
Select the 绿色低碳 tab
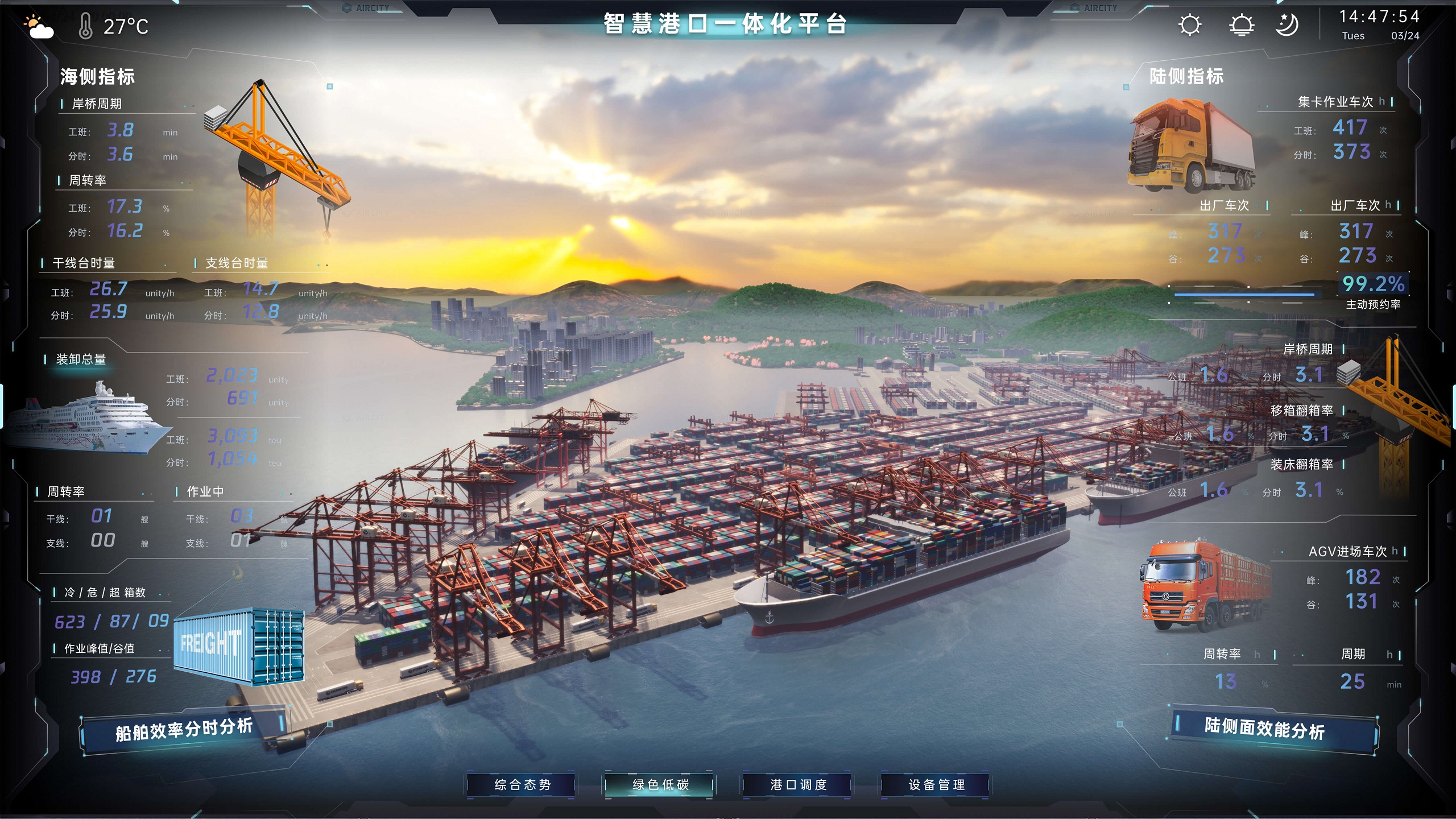click(660, 785)
